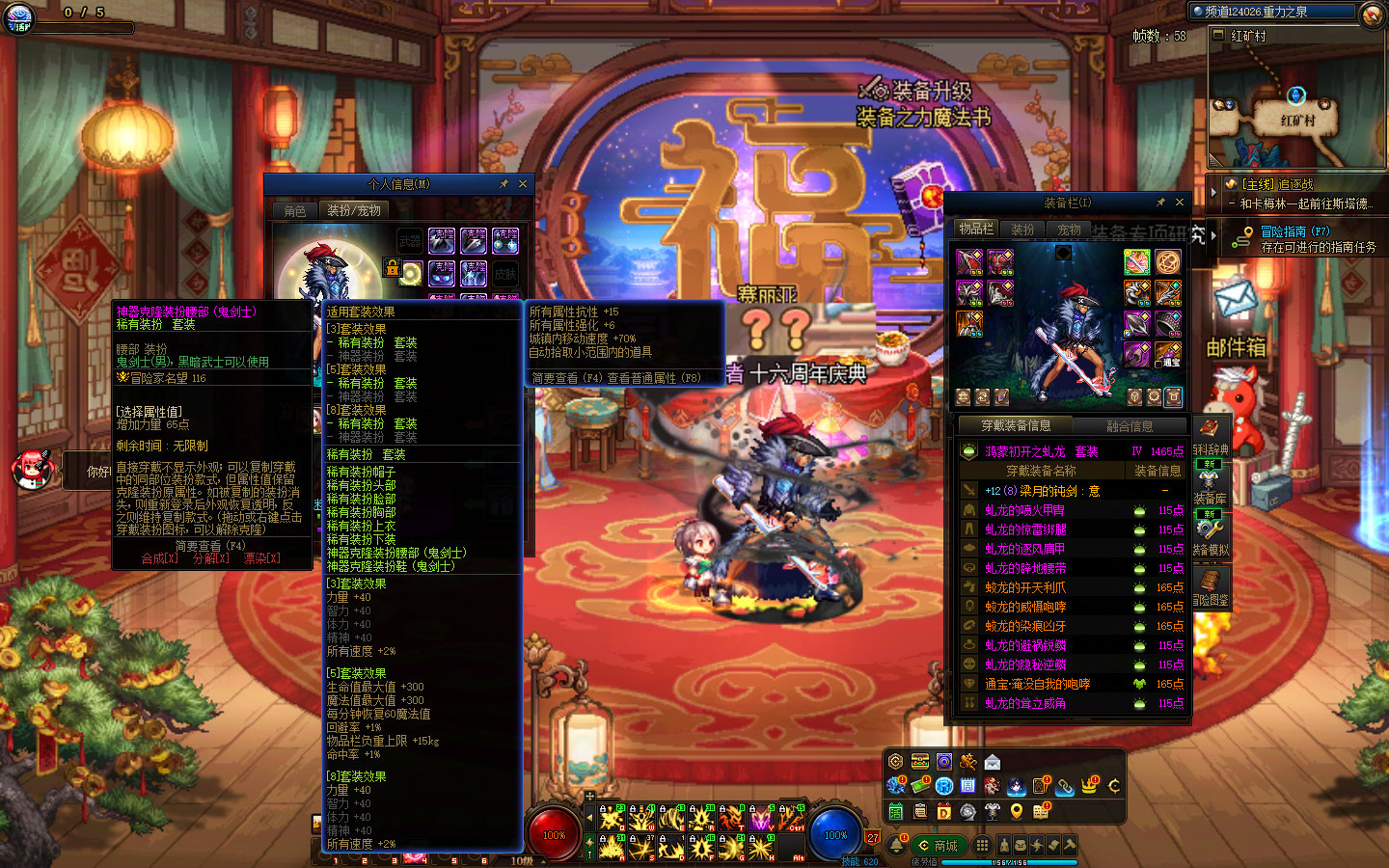1389x868 pixels.
Task: Select the 冒险指南 (F7) guide link
Action: click(x=1294, y=231)
